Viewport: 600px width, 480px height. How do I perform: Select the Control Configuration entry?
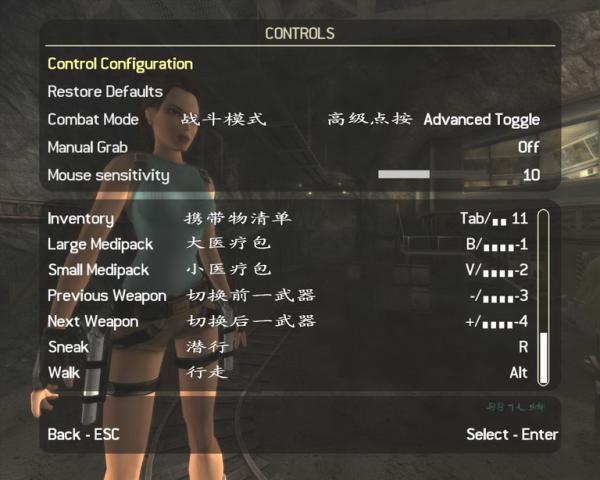120,64
